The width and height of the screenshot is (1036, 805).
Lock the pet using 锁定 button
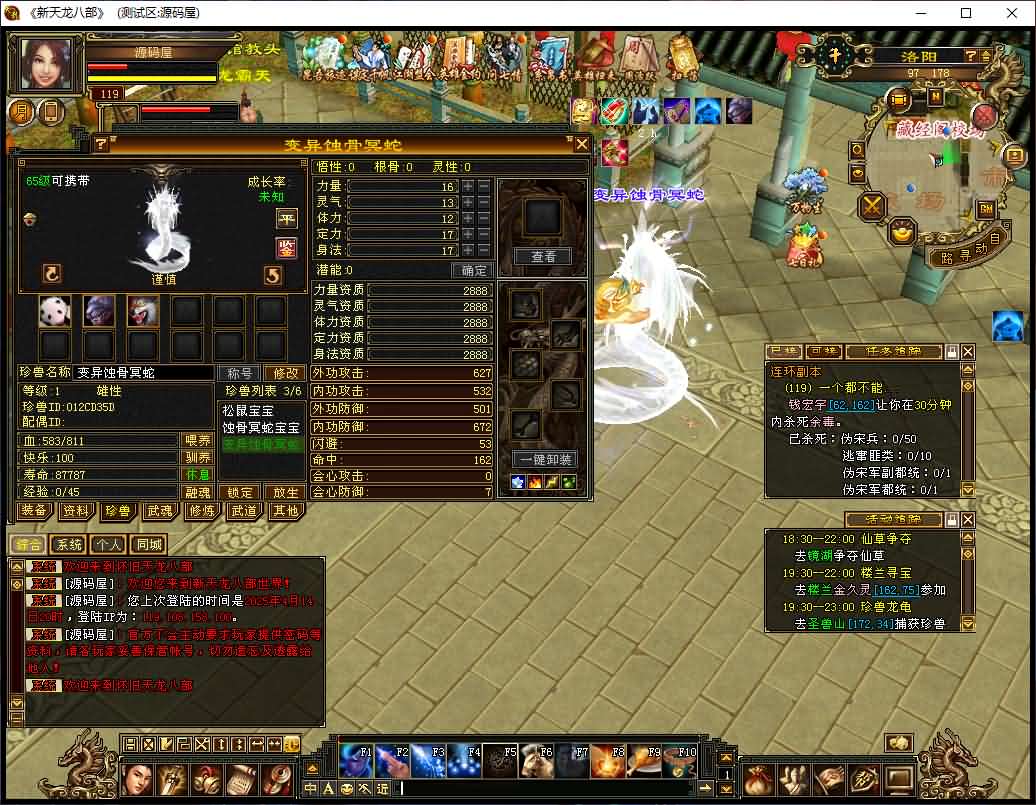coord(240,492)
